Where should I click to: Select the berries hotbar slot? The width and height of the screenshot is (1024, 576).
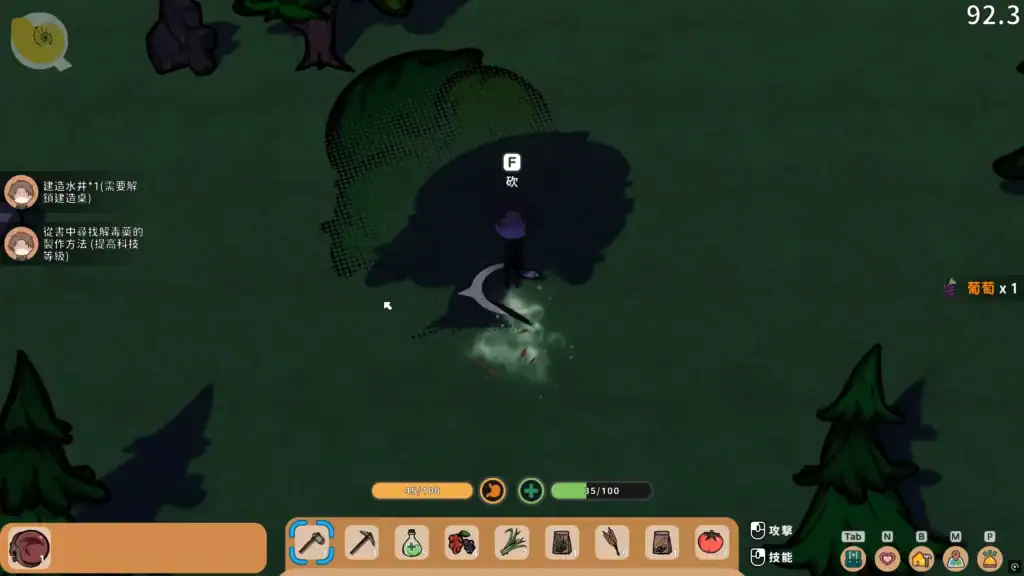(462, 543)
